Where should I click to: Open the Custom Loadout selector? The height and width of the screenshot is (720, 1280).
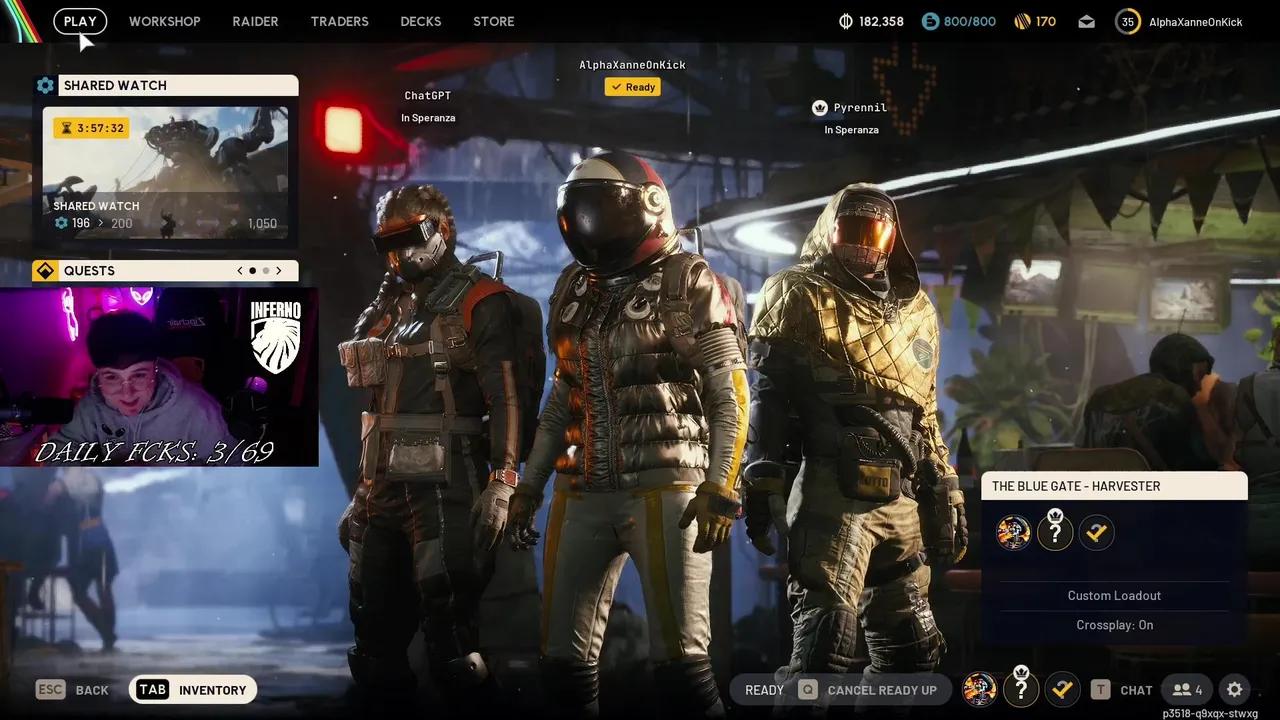click(x=1114, y=595)
